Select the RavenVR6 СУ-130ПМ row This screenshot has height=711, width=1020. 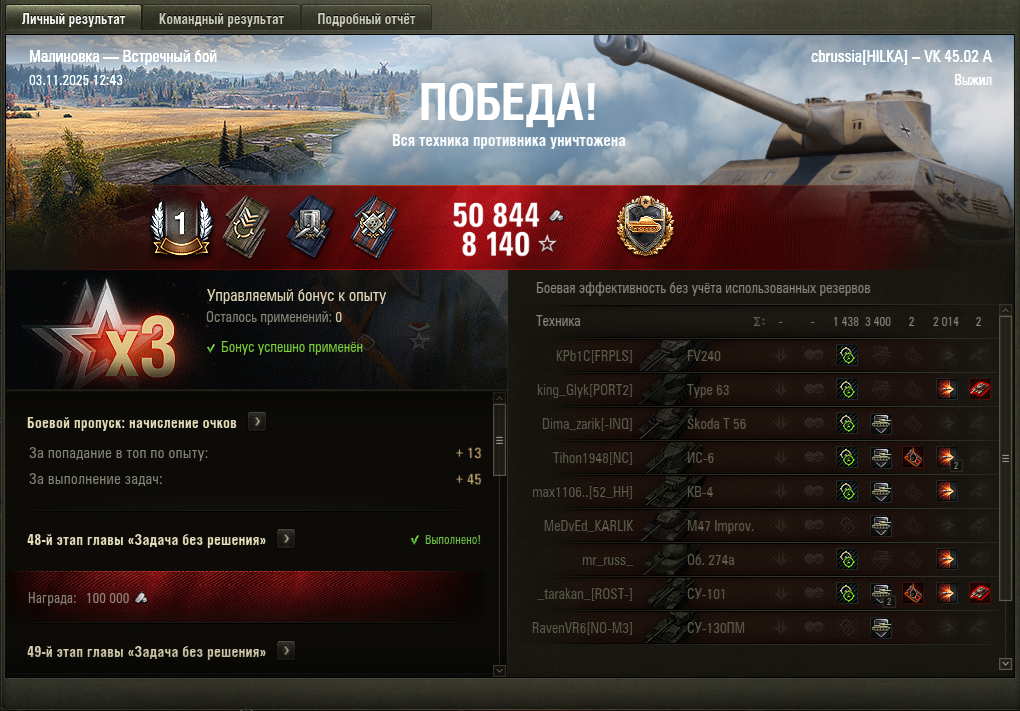click(x=700, y=627)
